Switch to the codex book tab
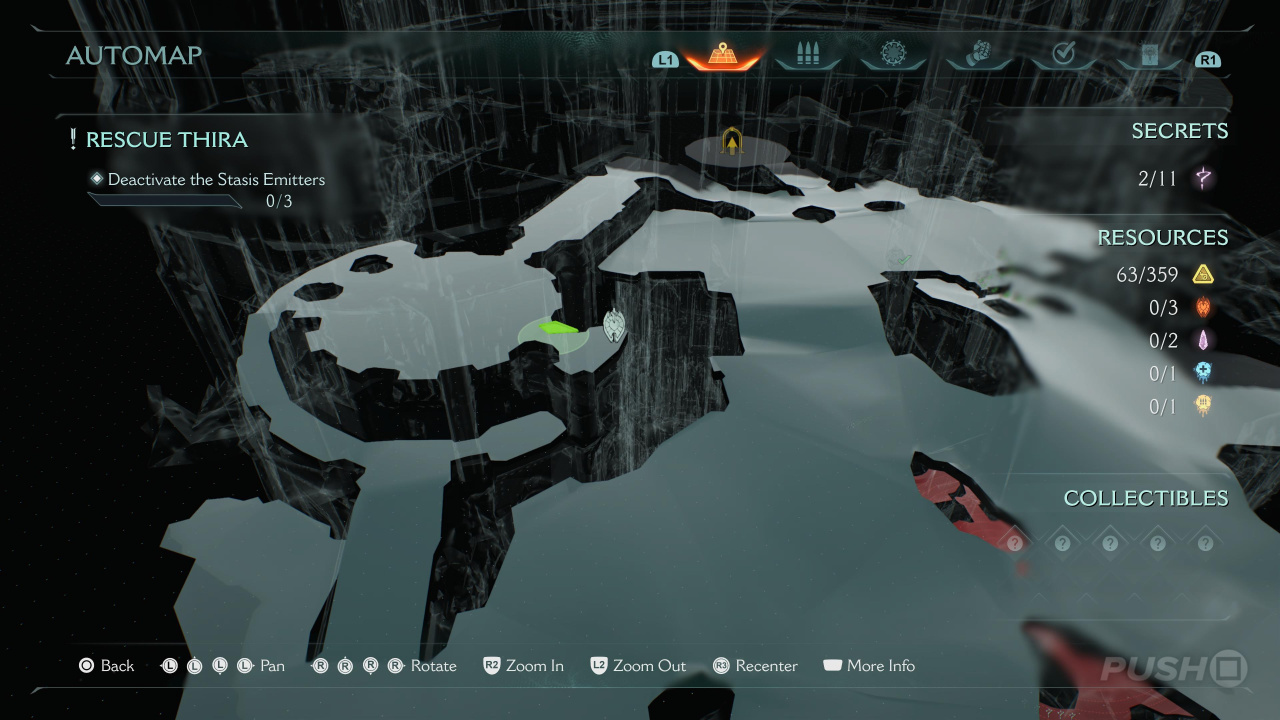The width and height of the screenshot is (1280, 720). point(1149,55)
